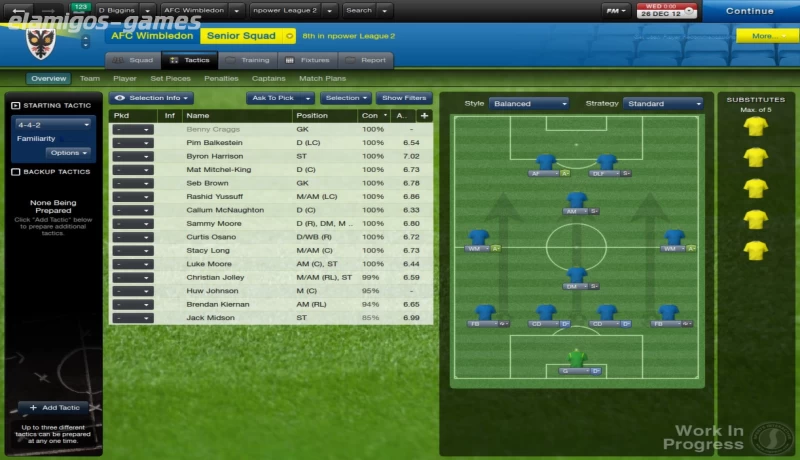
Task: Switch to the Training tab
Action: coord(248,60)
